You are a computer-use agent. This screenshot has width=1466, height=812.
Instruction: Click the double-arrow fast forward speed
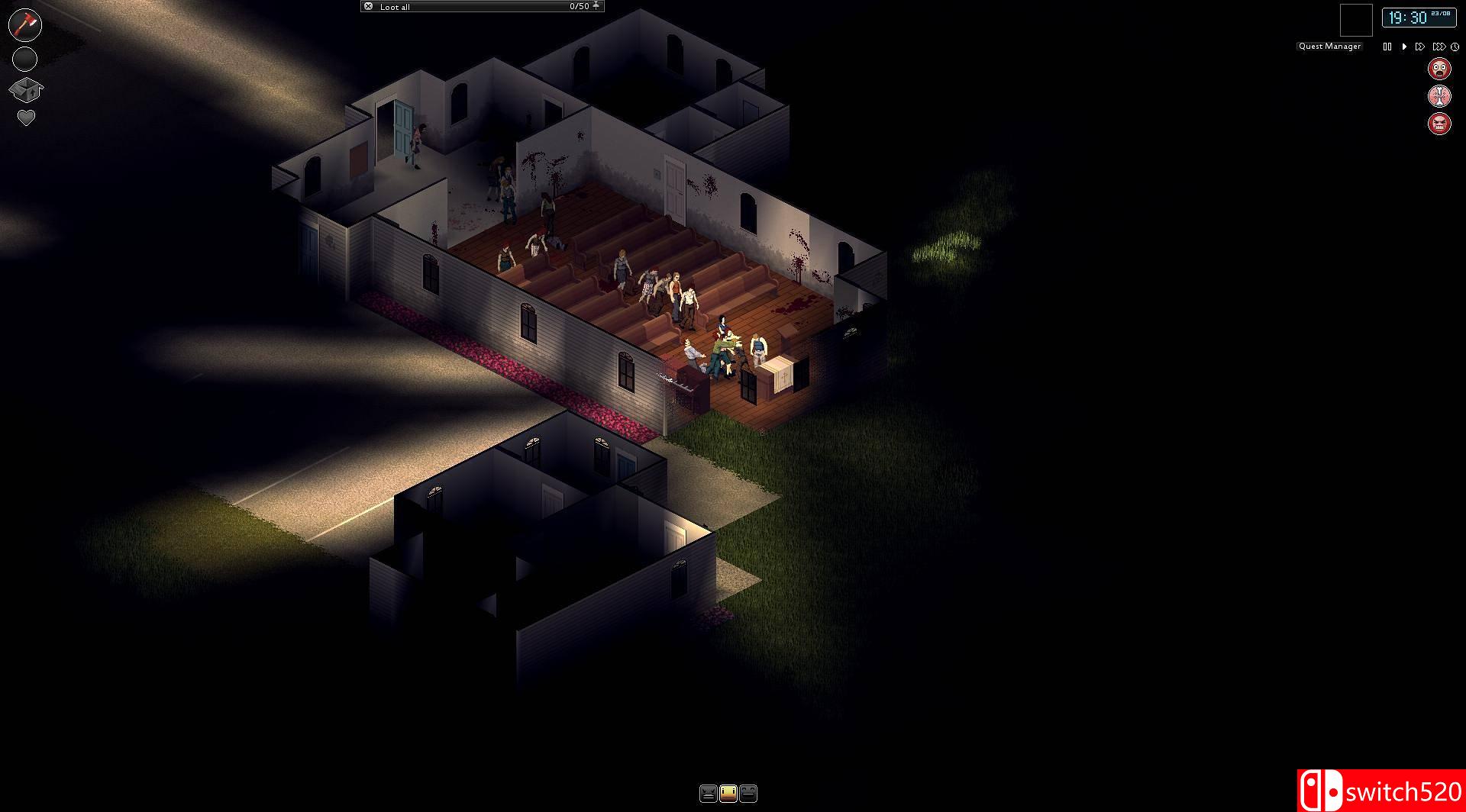pyautogui.click(x=1420, y=47)
